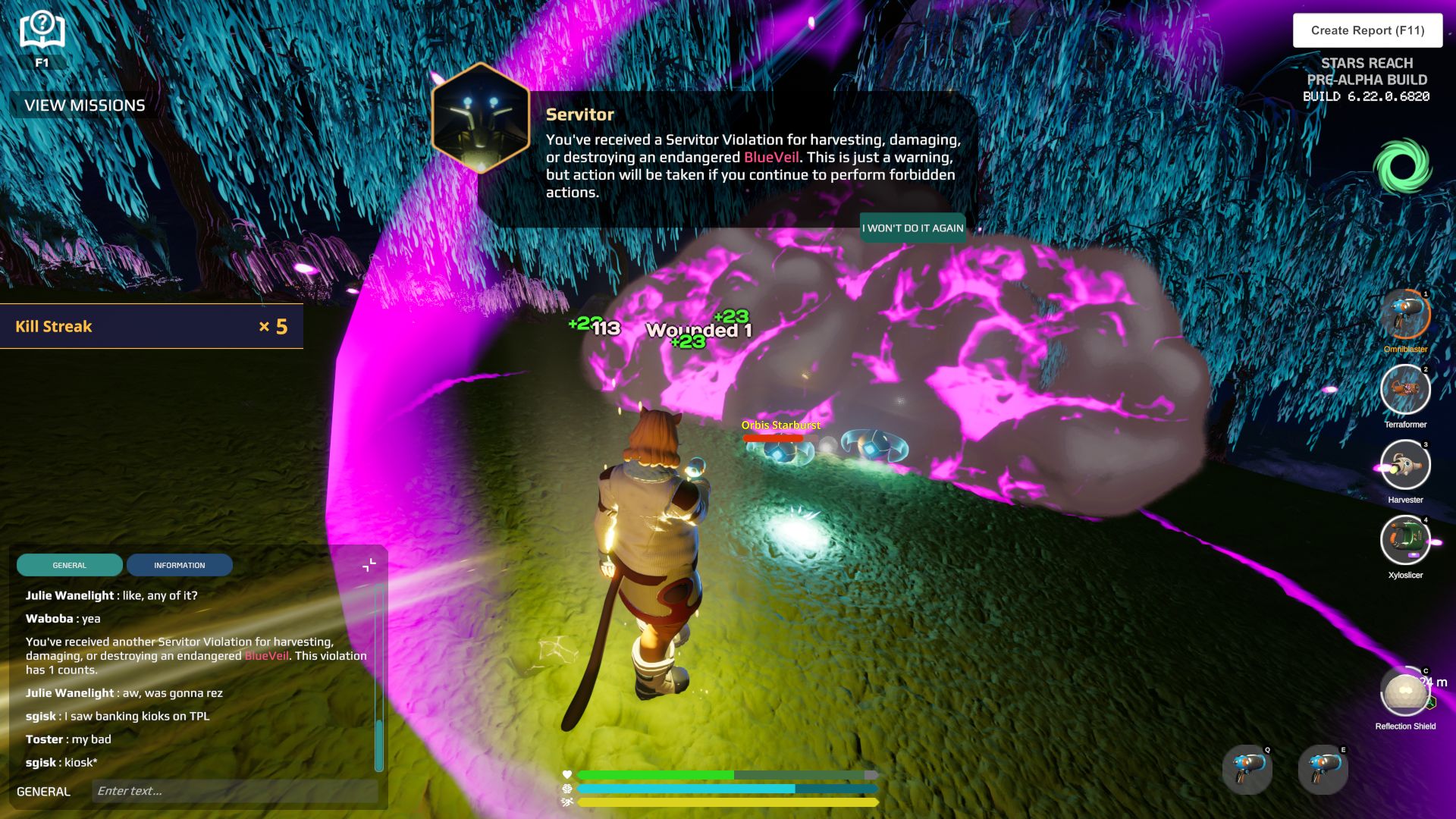
Task: Click the Servitor portrait in the notification
Action: click(x=480, y=119)
